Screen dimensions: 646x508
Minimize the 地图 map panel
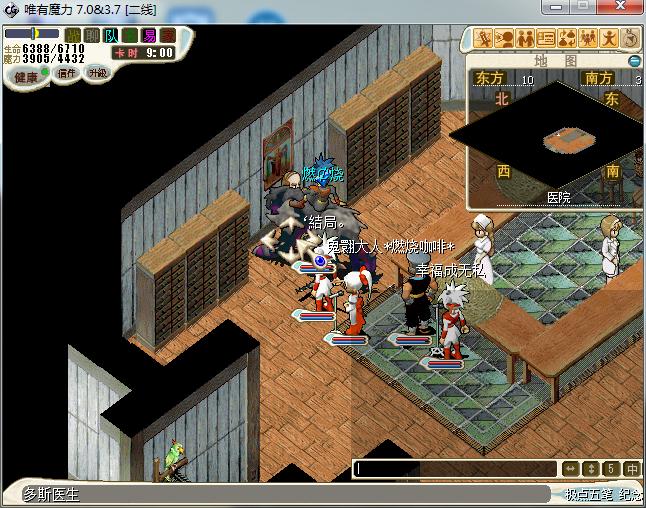pyautogui.click(x=636, y=61)
